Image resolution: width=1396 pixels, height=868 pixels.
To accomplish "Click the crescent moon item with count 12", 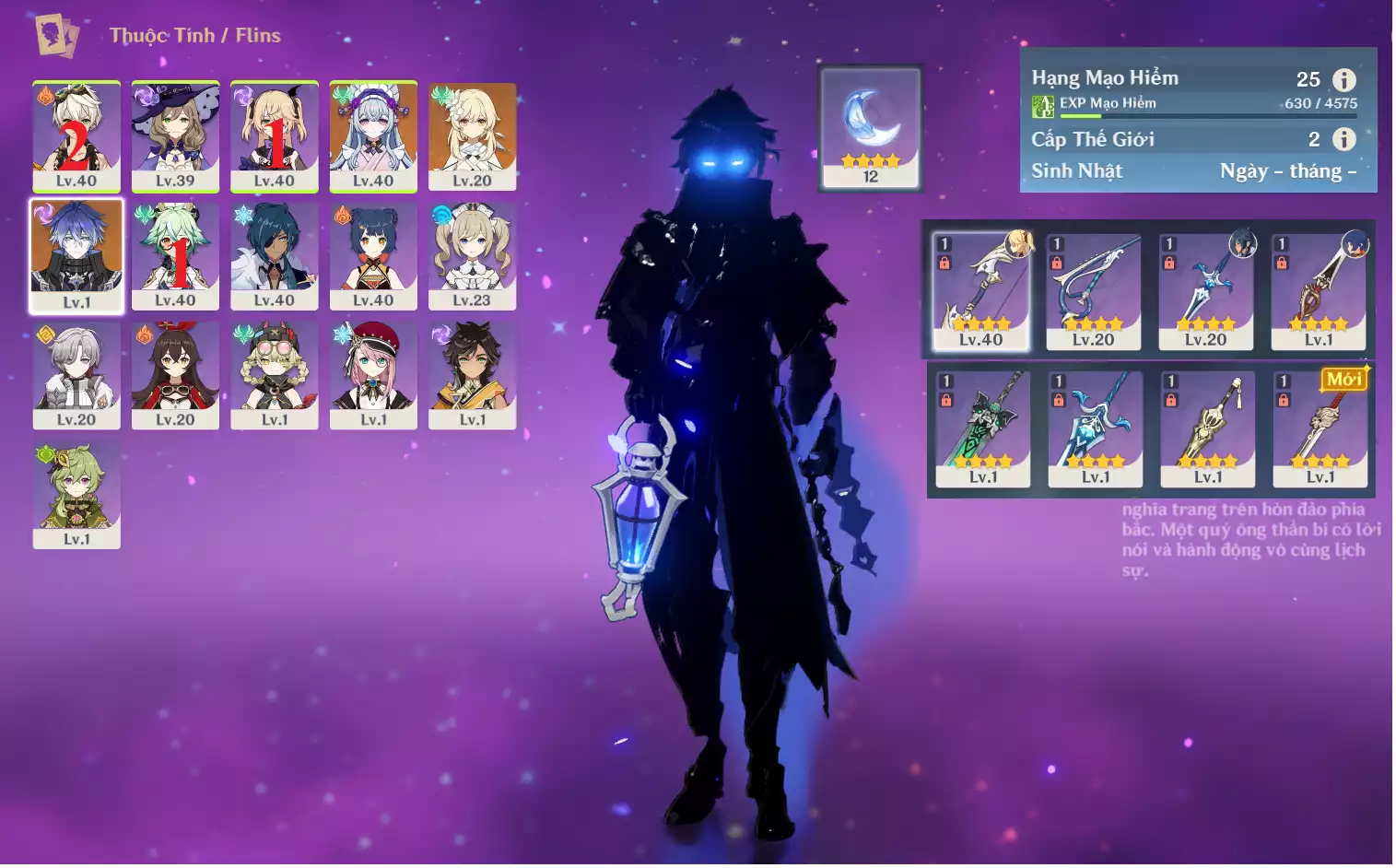I will [x=871, y=127].
